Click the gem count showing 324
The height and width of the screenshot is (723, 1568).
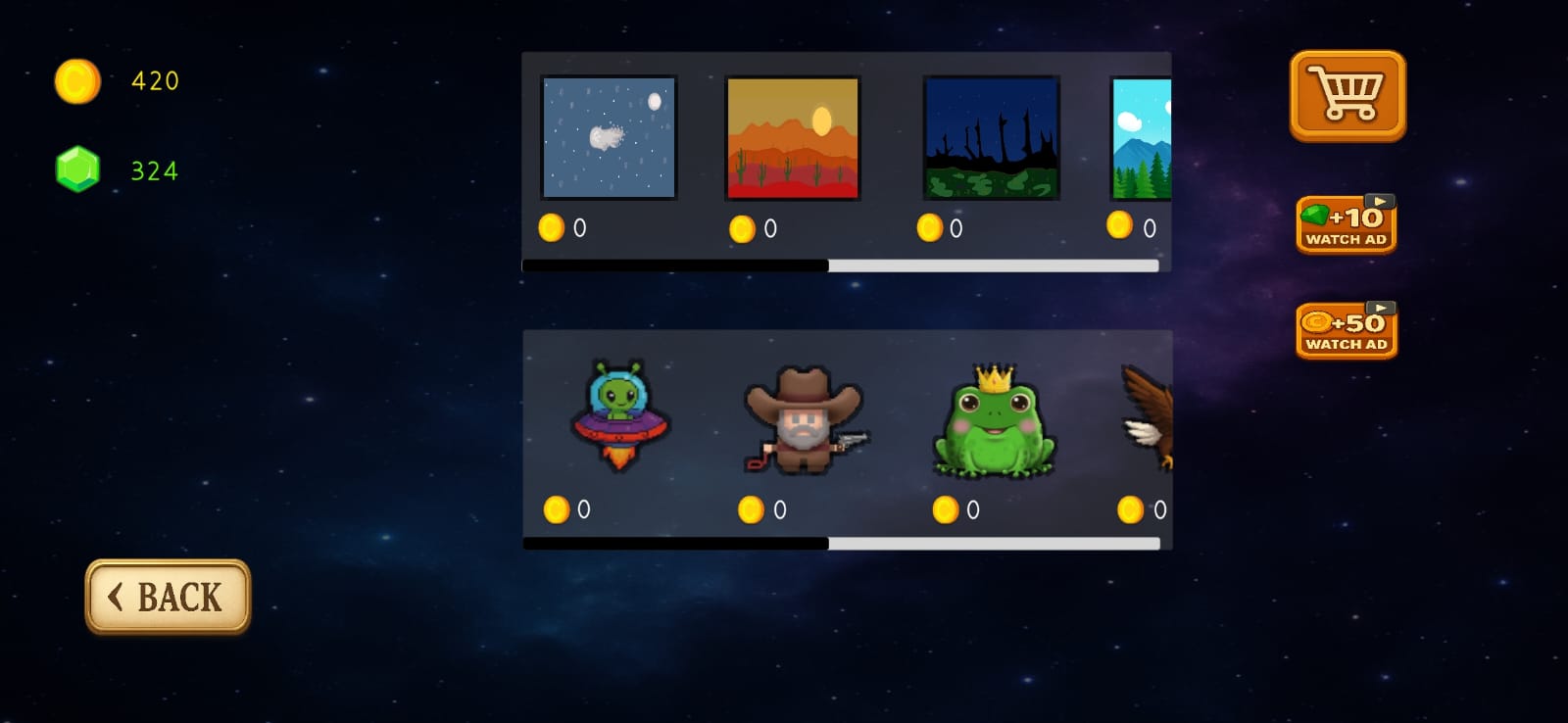pyautogui.click(x=154, y=169)
